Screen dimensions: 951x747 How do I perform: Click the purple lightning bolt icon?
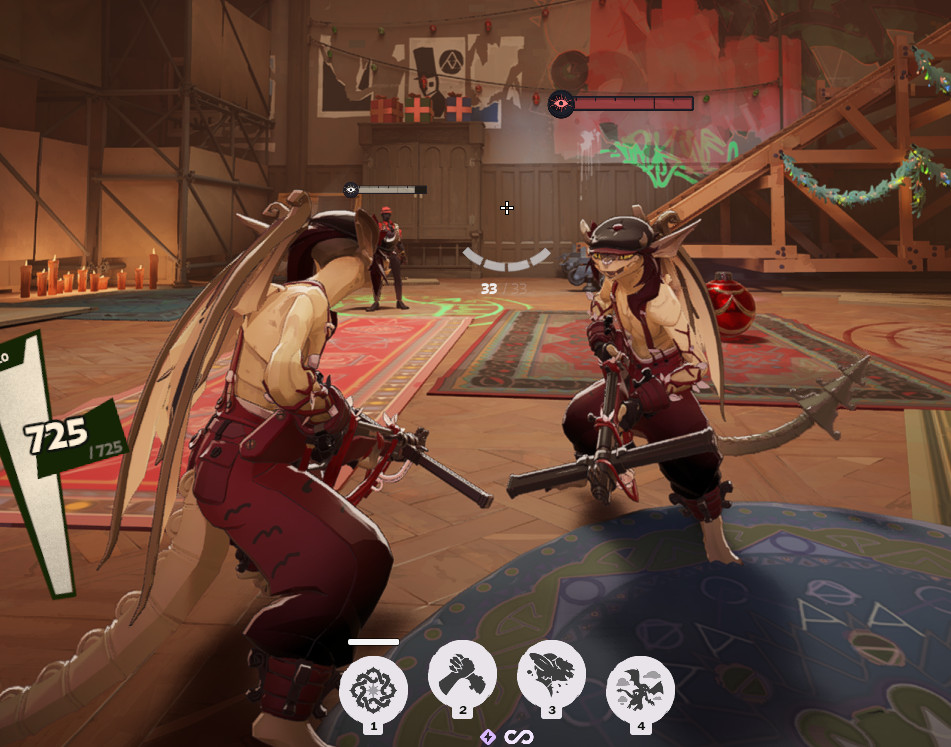[x=488, y=737]
